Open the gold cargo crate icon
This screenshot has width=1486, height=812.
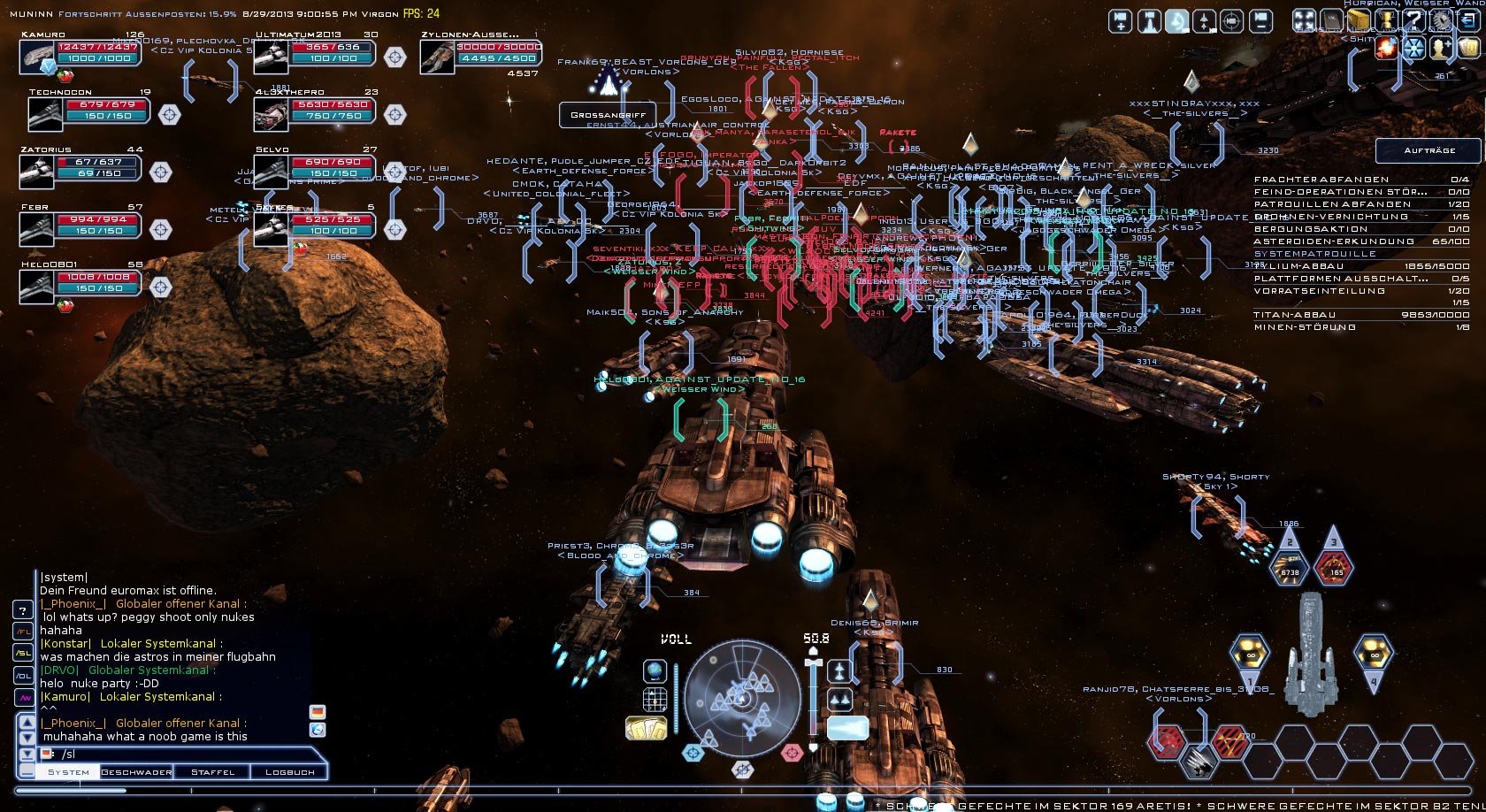(x=1359, y=20)
